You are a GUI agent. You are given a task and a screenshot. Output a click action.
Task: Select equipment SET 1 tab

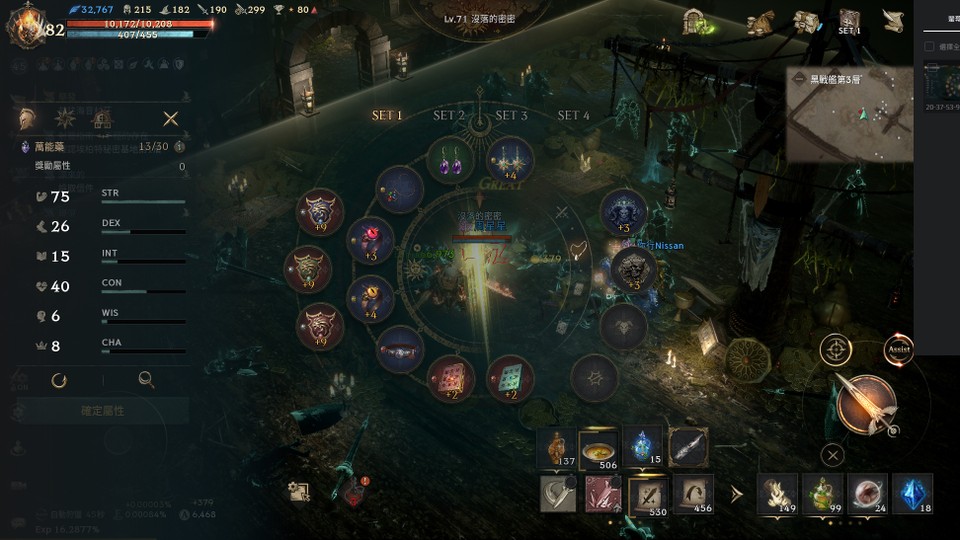coord(387,116)
